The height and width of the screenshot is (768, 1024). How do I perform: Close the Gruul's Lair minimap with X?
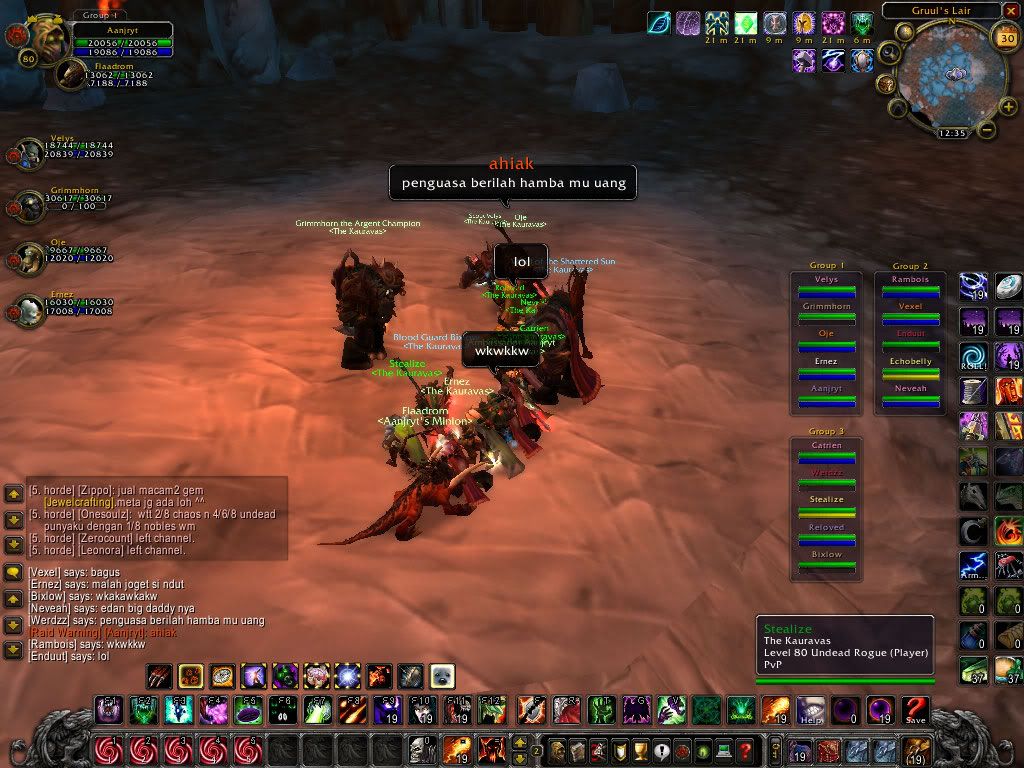pyautogui.click(x=1011, y=11)
